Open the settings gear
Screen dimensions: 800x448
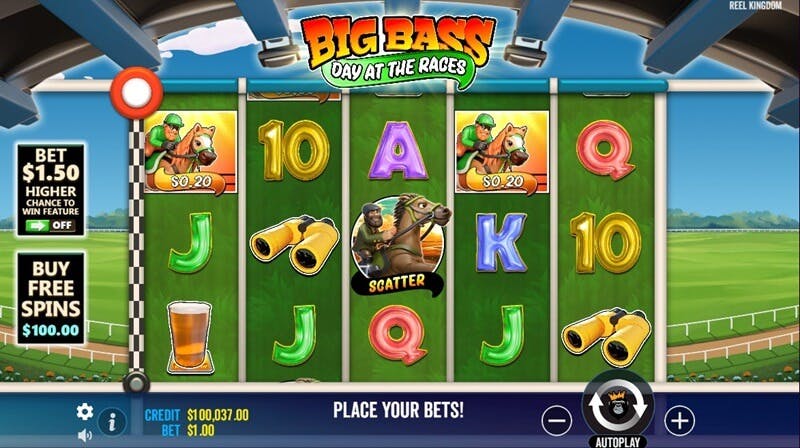[x=85, y=411]
